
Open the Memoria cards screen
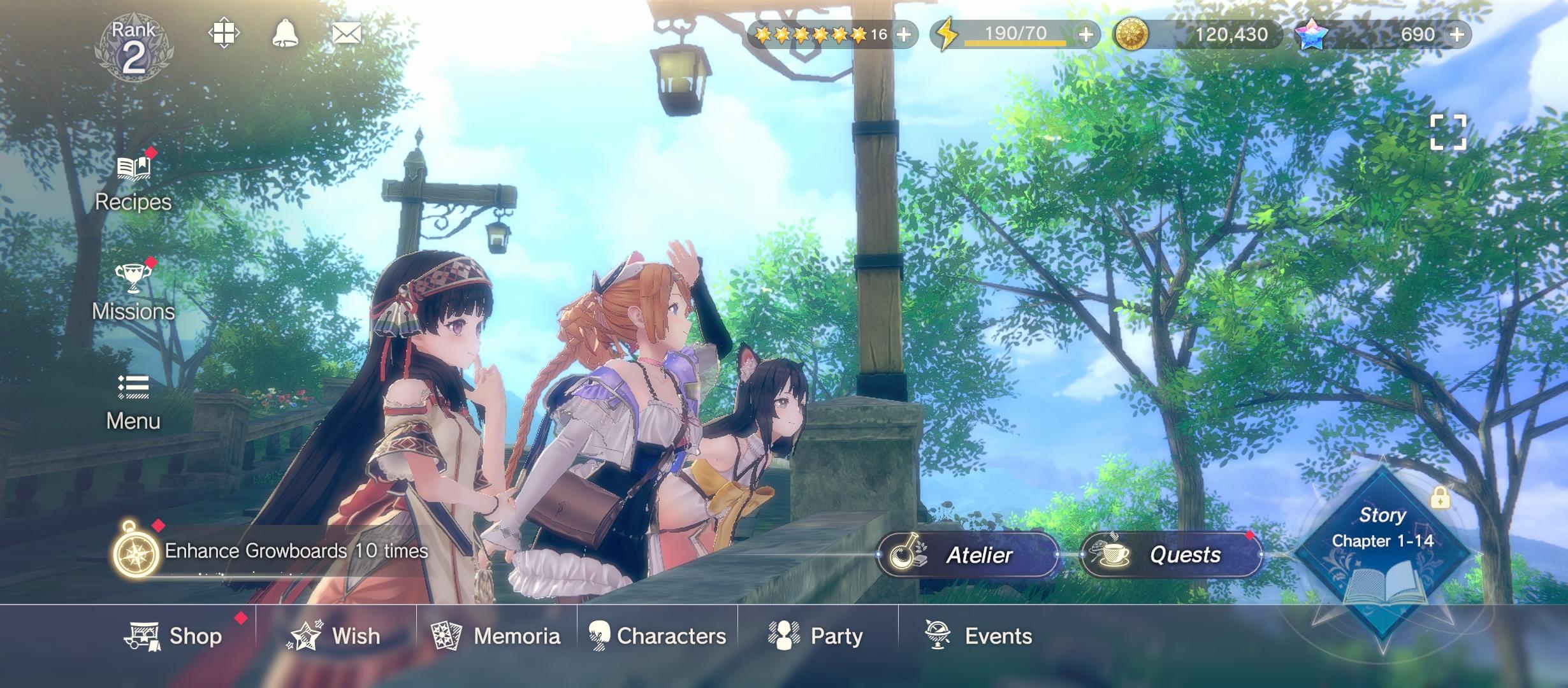point(497,636)
